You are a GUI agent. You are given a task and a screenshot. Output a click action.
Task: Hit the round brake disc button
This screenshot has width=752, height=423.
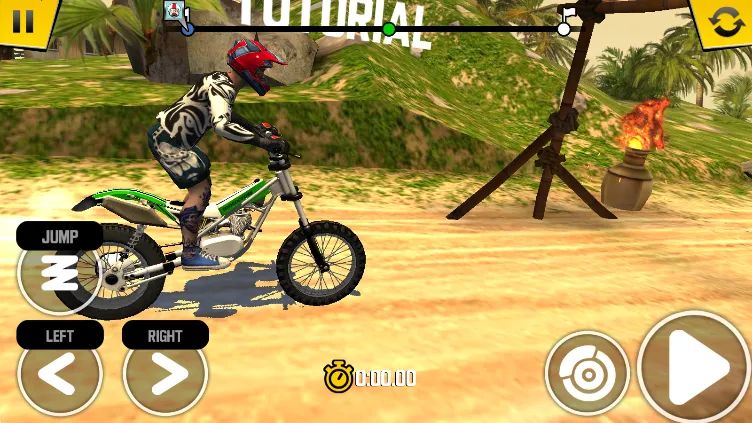pyautogui.click(x=587, y=374)
